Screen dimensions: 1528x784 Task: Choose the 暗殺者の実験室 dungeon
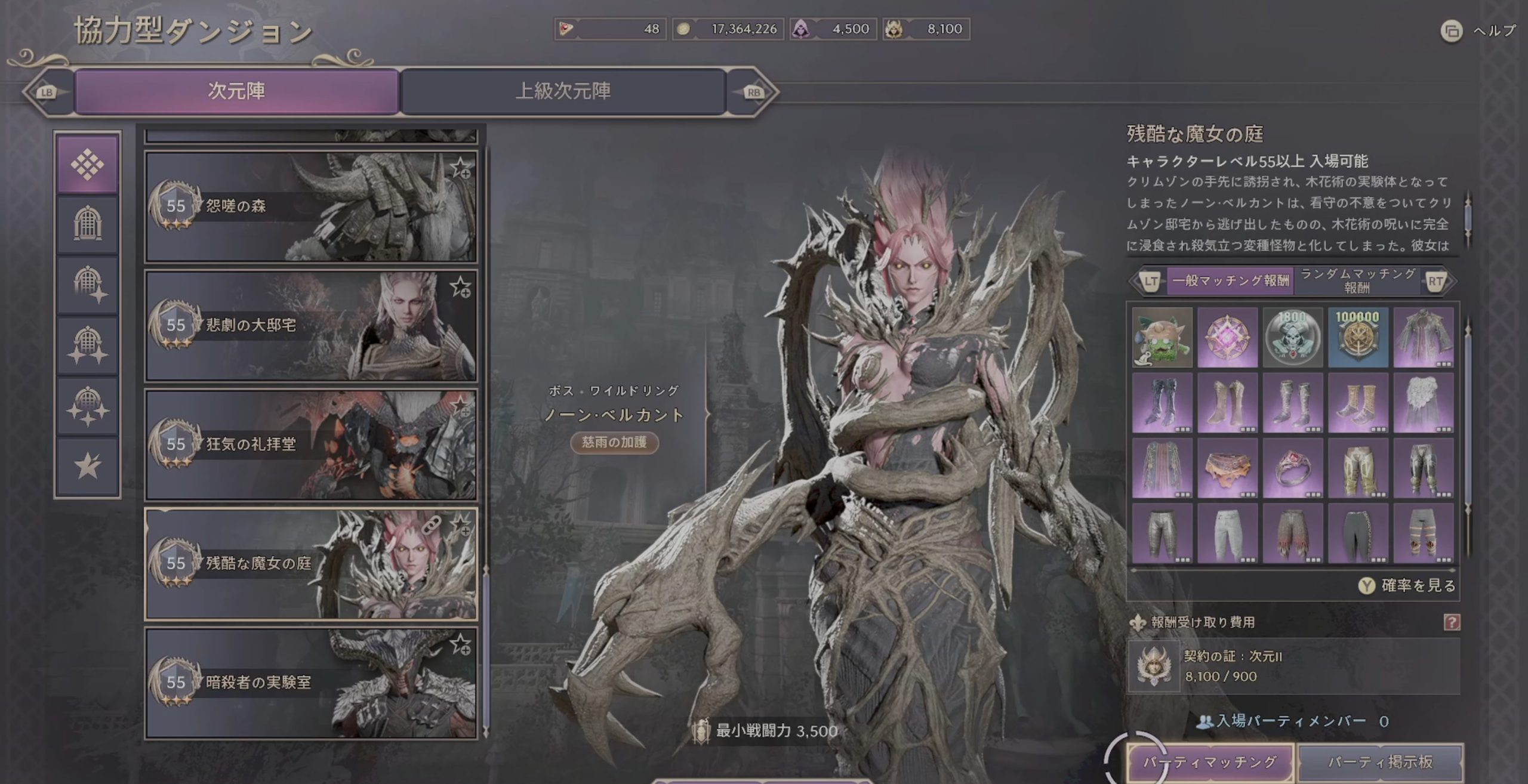tap(310, 683)
